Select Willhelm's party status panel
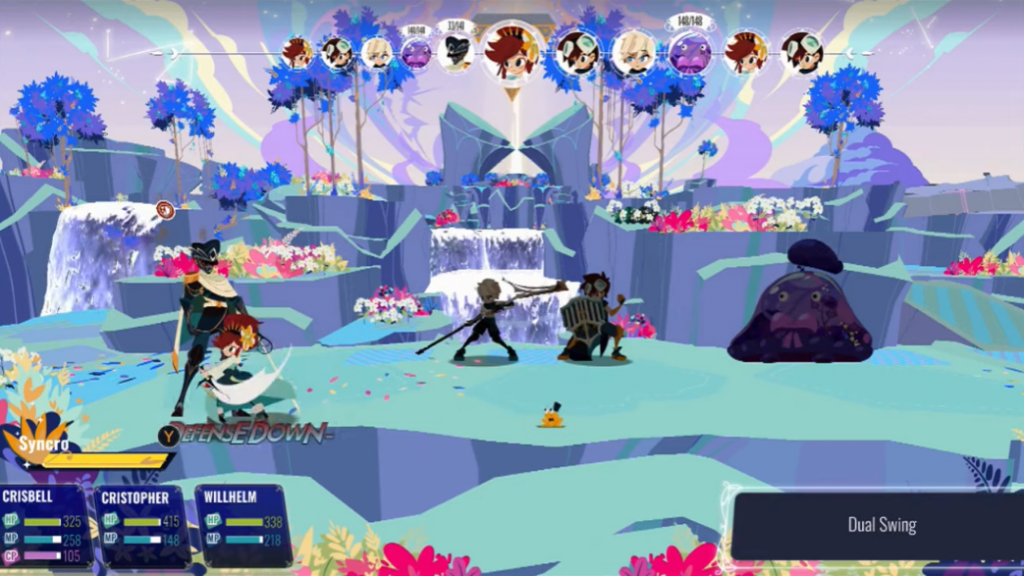Image resolution: width=1024 pixels, height=576 pixels. (x=244, y=526)
